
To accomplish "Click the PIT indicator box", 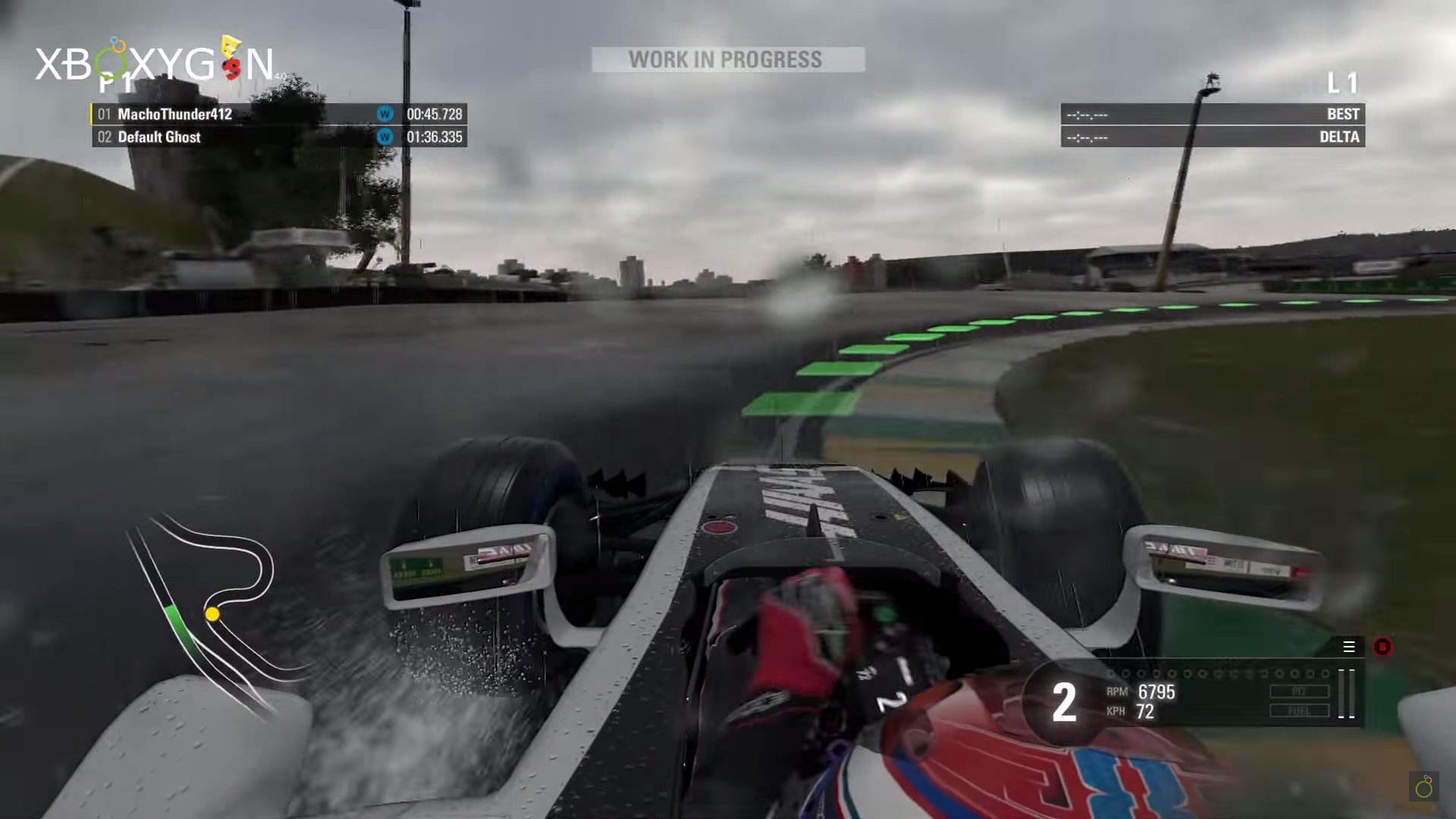I will click(1299, 691).
